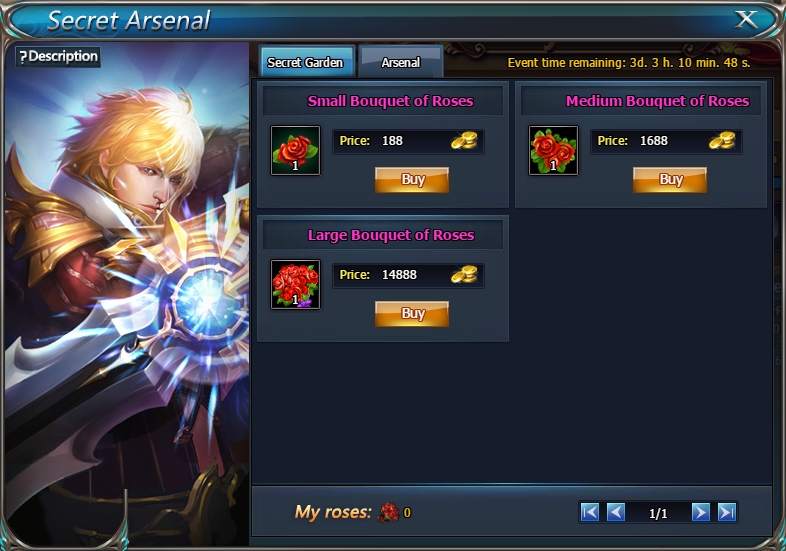The image size is (786, 551).
Task: Switch to the Arsenal tab
Action: [x=400, y=62]
